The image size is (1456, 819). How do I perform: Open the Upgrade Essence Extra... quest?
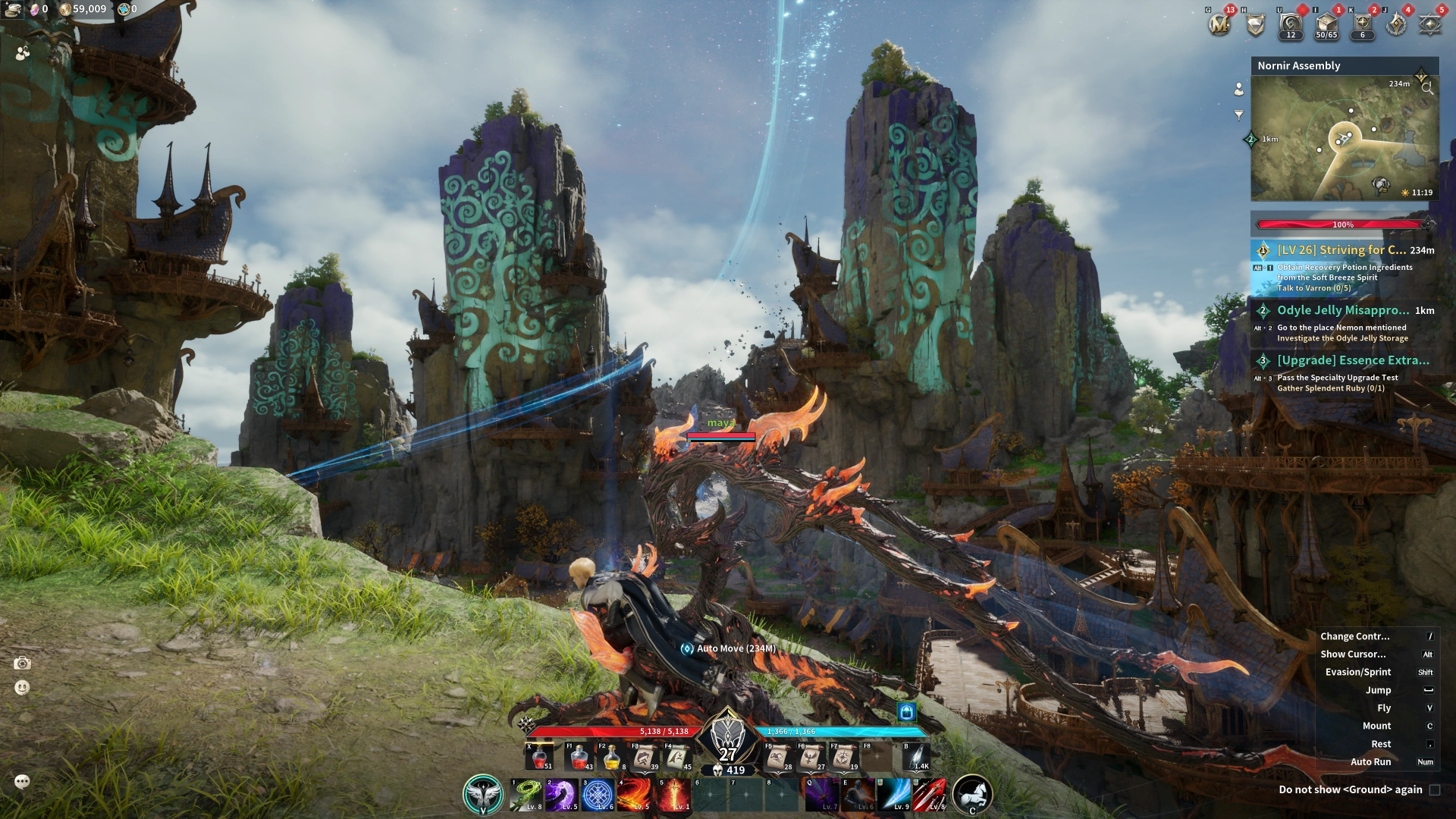pyautogui.click(x=1353, y=360)
